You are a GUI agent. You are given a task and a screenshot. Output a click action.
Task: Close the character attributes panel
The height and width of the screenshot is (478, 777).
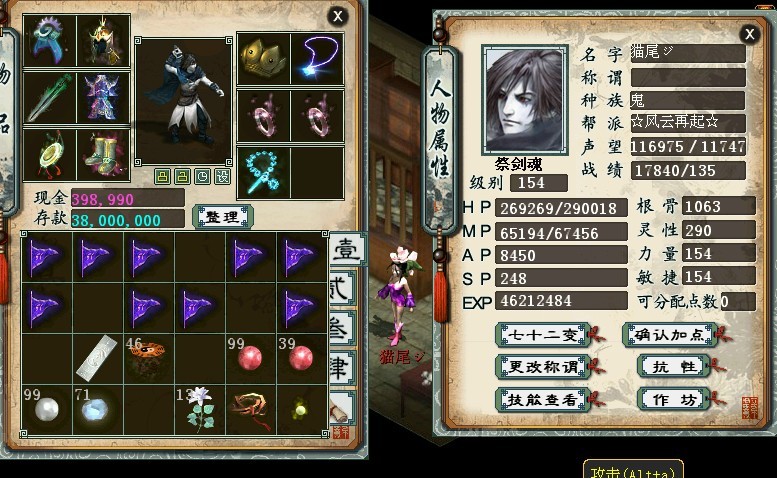click(750, 34)
